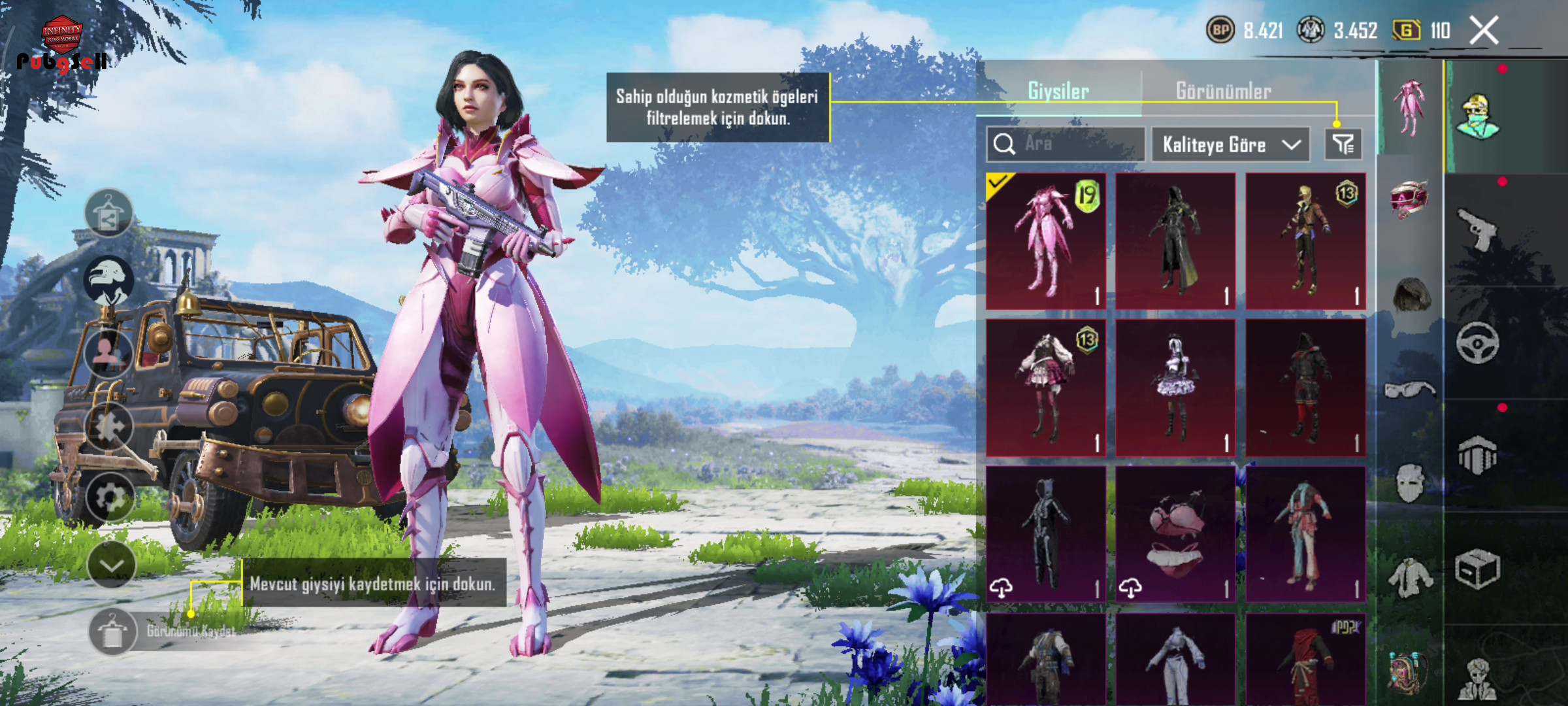The image size is (1568, 706).
Task: Pick the black skeleton suit outfit
Action: point(1045,533)
